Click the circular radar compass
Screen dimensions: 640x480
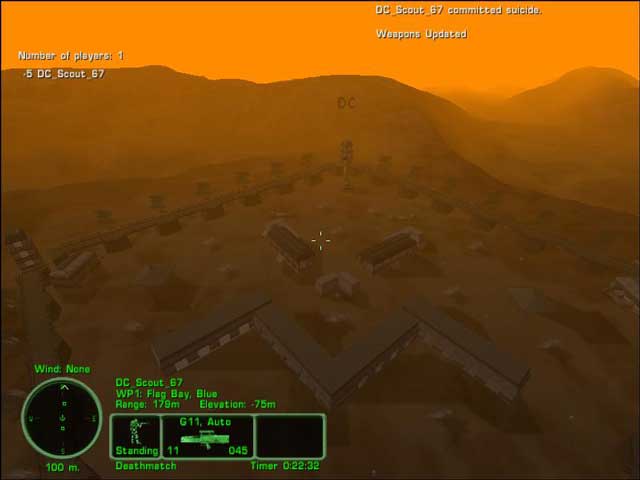click(62, 417)
